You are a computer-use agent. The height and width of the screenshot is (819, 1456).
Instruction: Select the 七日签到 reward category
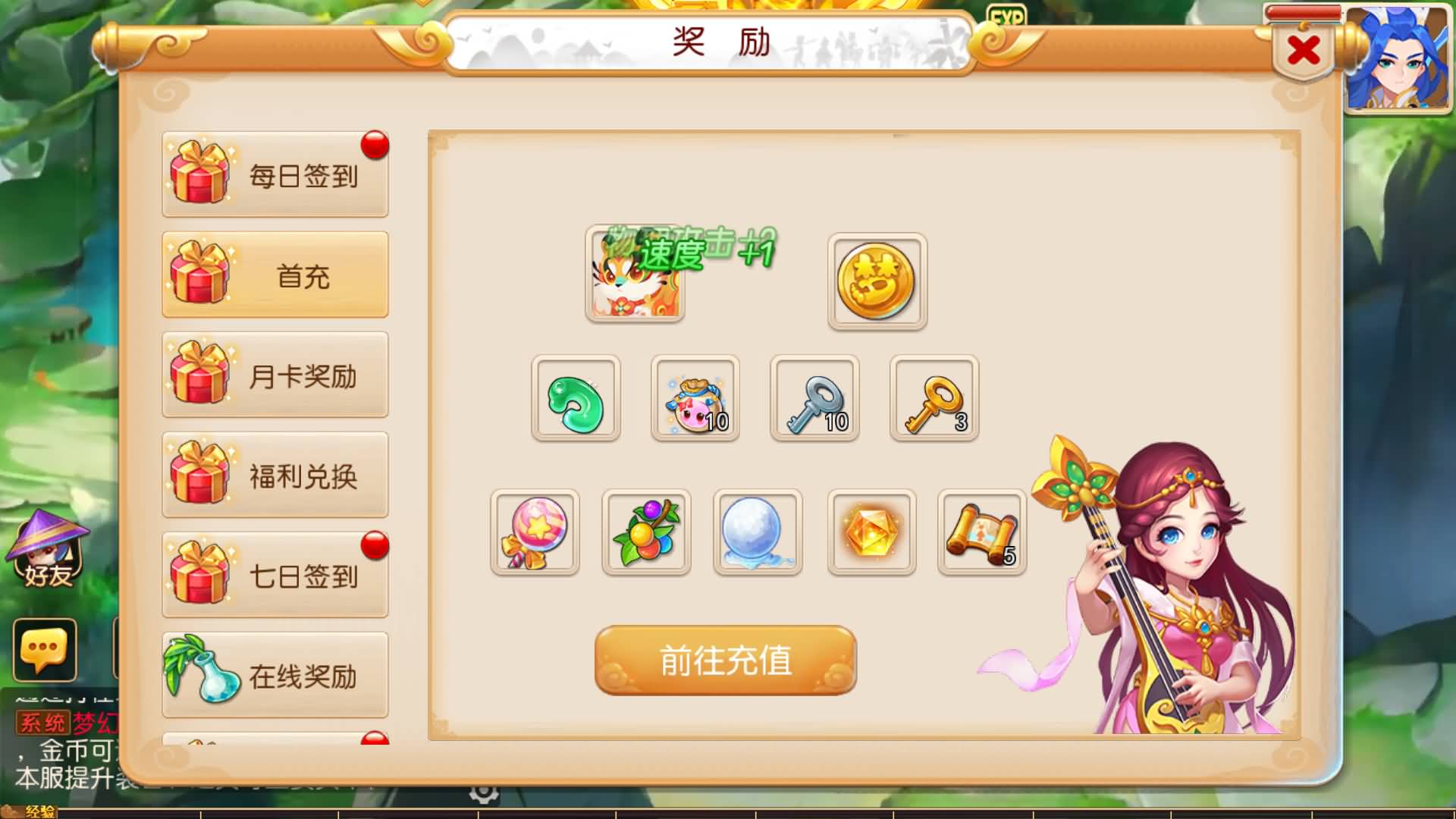click(275, 576)
